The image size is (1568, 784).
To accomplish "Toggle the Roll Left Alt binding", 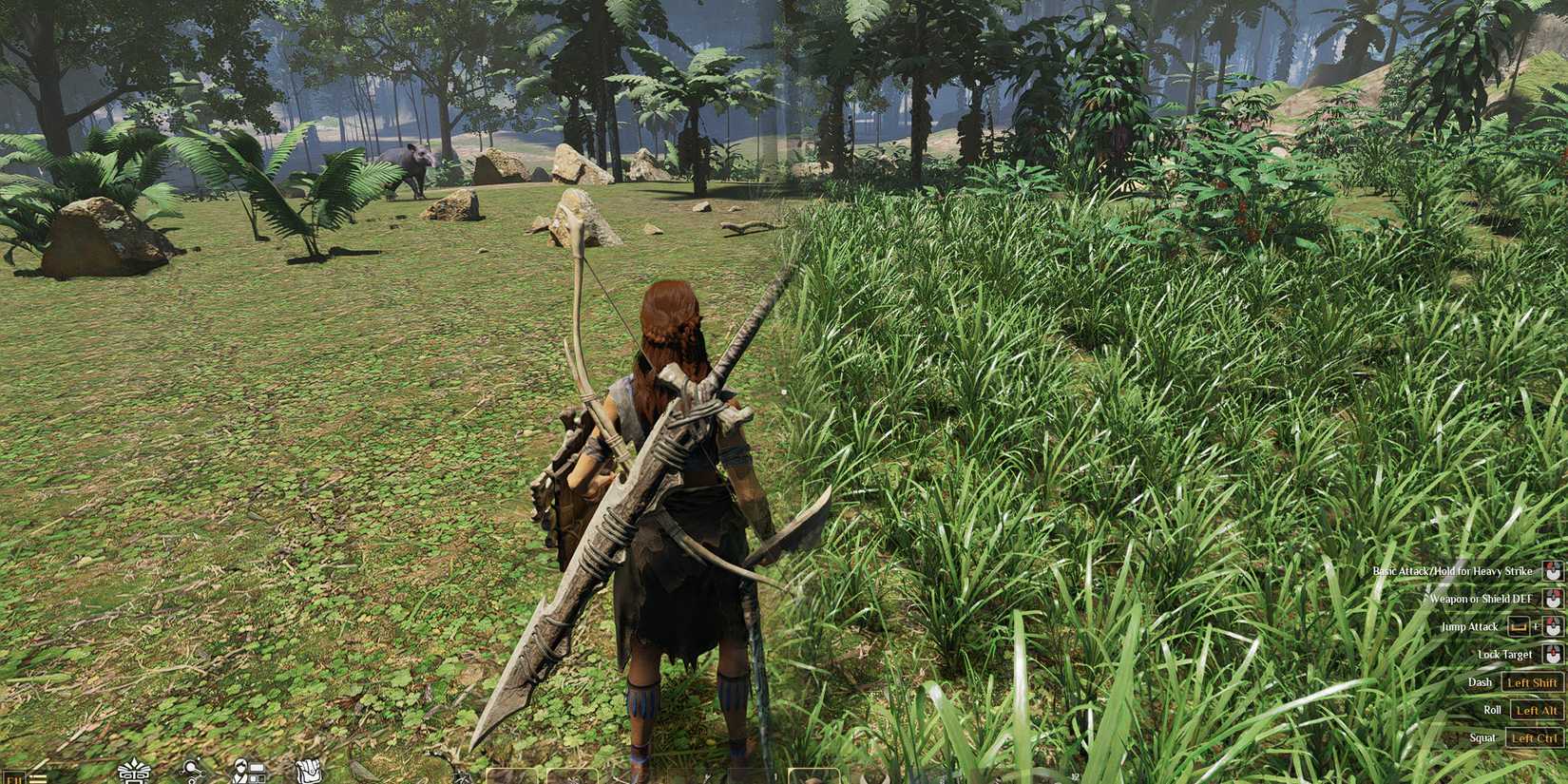I will 1536,710.
